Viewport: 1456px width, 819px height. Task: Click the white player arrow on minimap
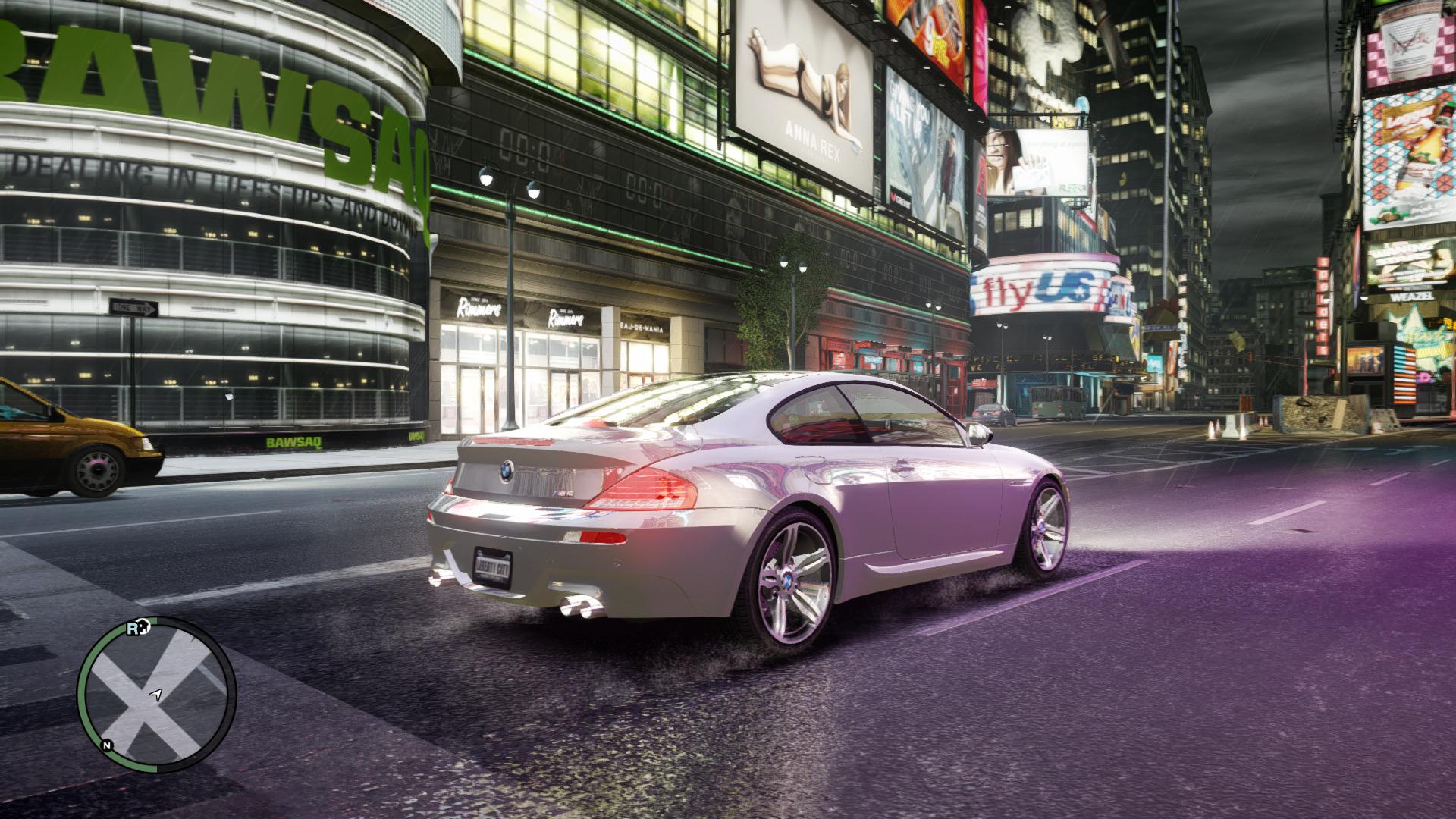tap(156, 694)
